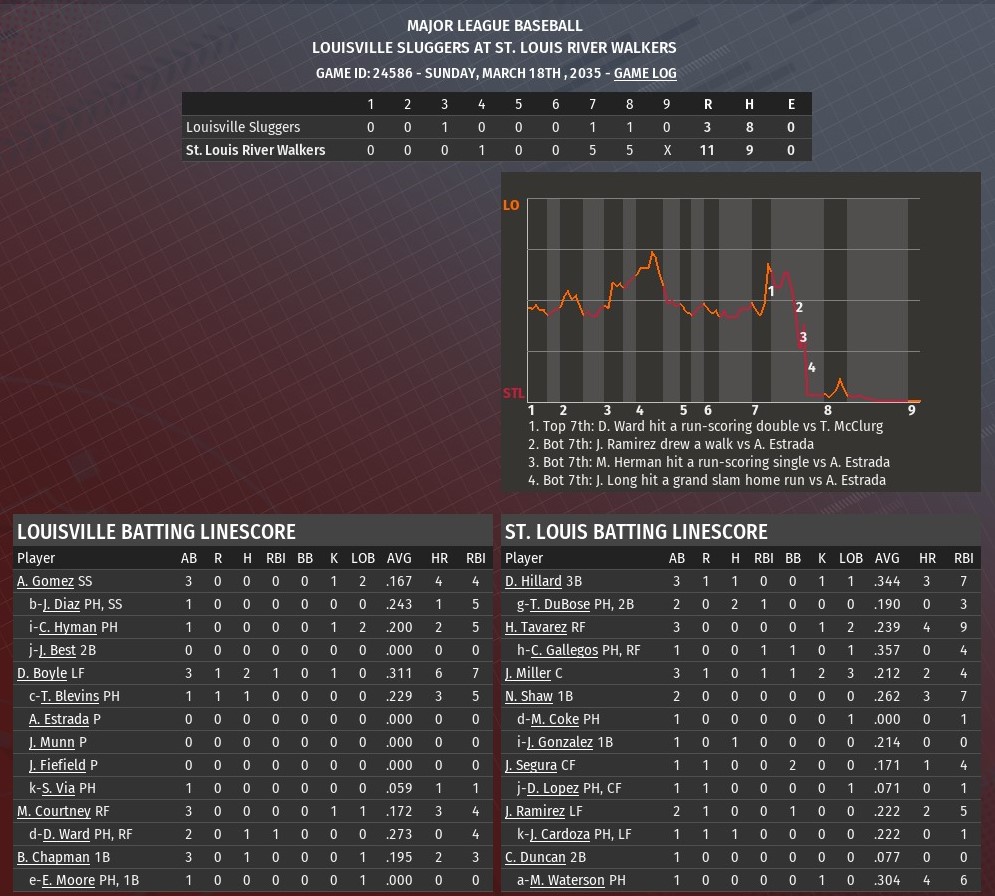Show pitcher A. Estrada's profile

(59, 719)
